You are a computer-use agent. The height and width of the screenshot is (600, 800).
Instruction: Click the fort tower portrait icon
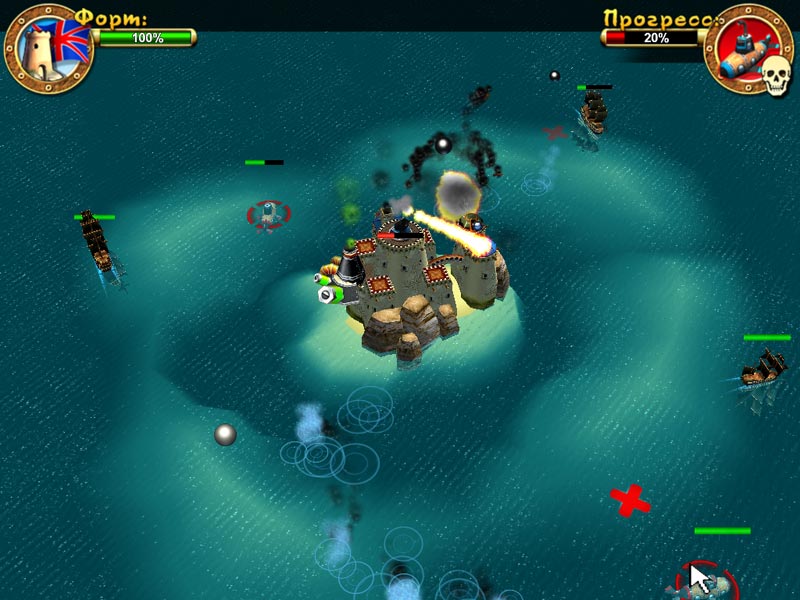(48, 48)
